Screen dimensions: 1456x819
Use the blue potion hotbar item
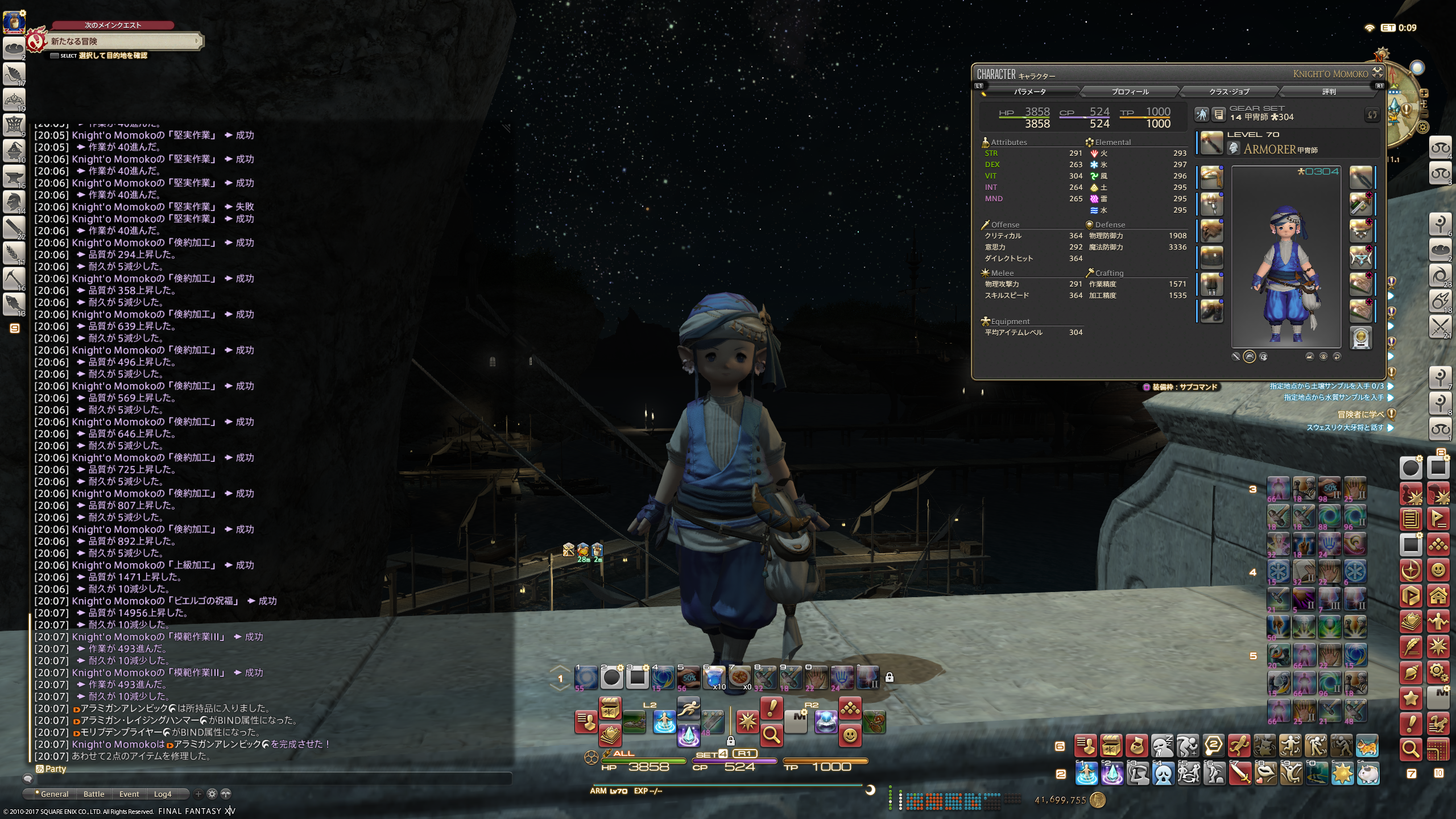[x=714, y=677]
